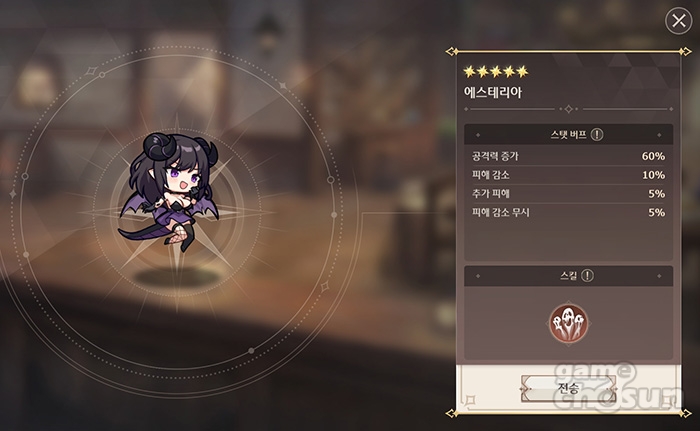Click the 전송 button
Screen dimensions: 700x431
(567, 386)
